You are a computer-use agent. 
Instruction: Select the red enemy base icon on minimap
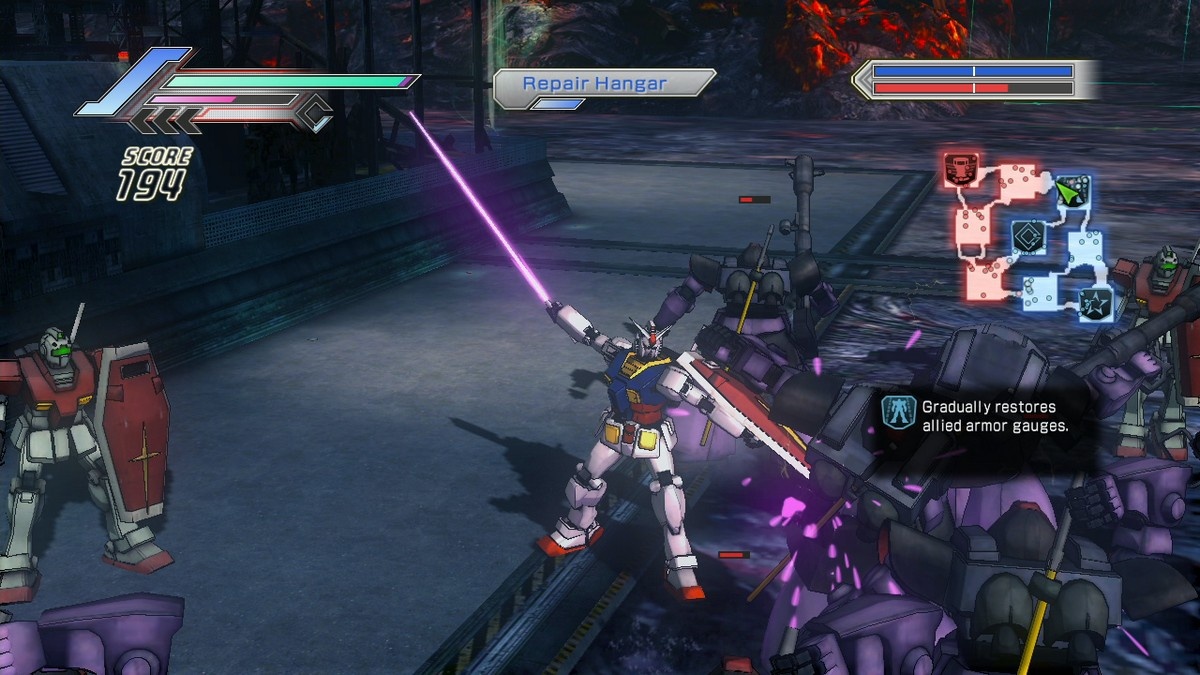click(x=961, y=170)
